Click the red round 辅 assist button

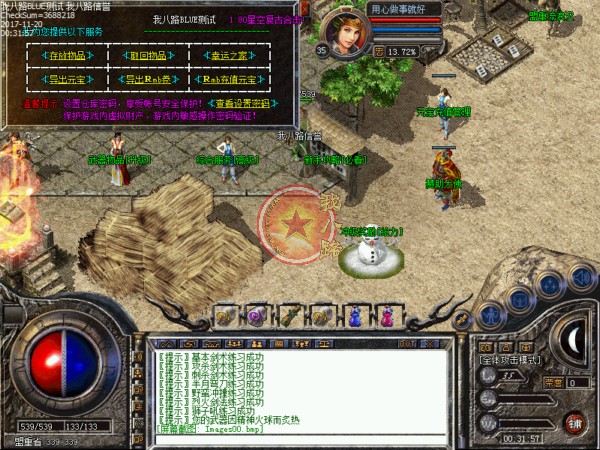(x=574, y=423)
